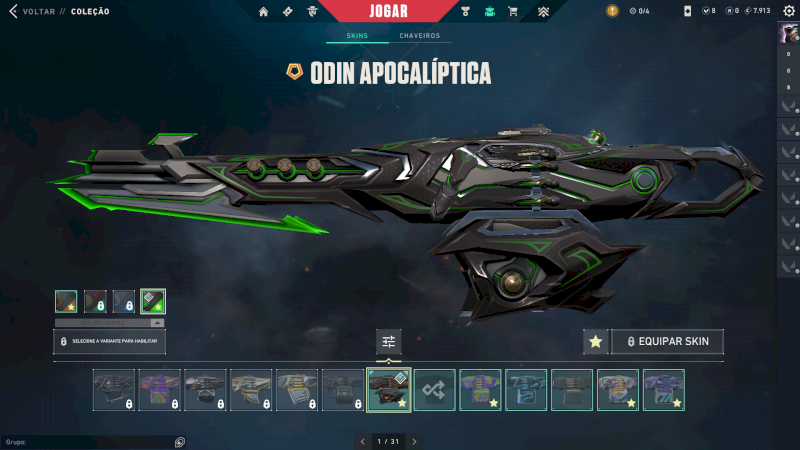Screen dimensions: 800x450
Task: Choose the green variant swatch
Action: point(153,301)
